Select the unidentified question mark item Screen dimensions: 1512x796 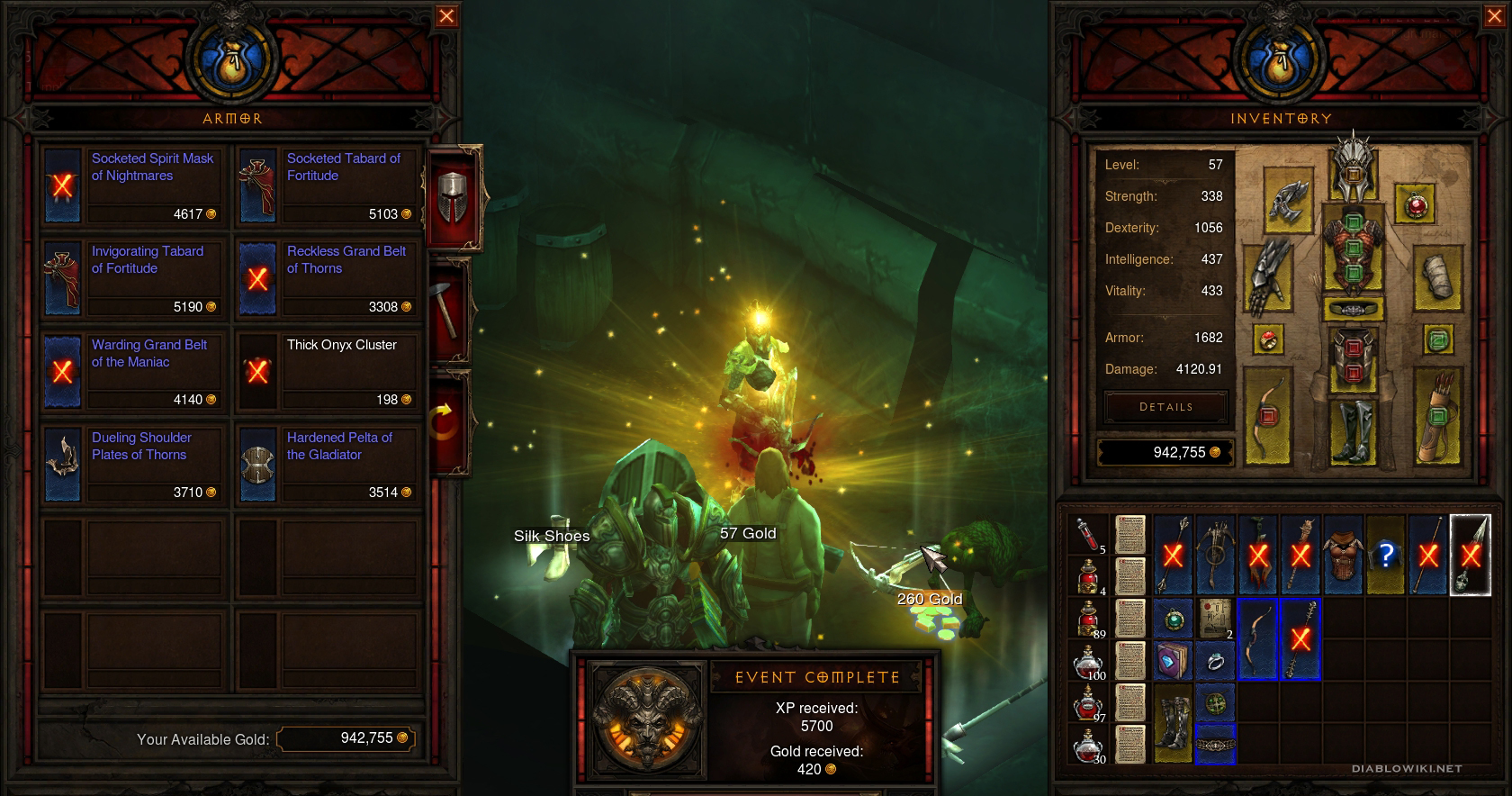coord(1386,555)
